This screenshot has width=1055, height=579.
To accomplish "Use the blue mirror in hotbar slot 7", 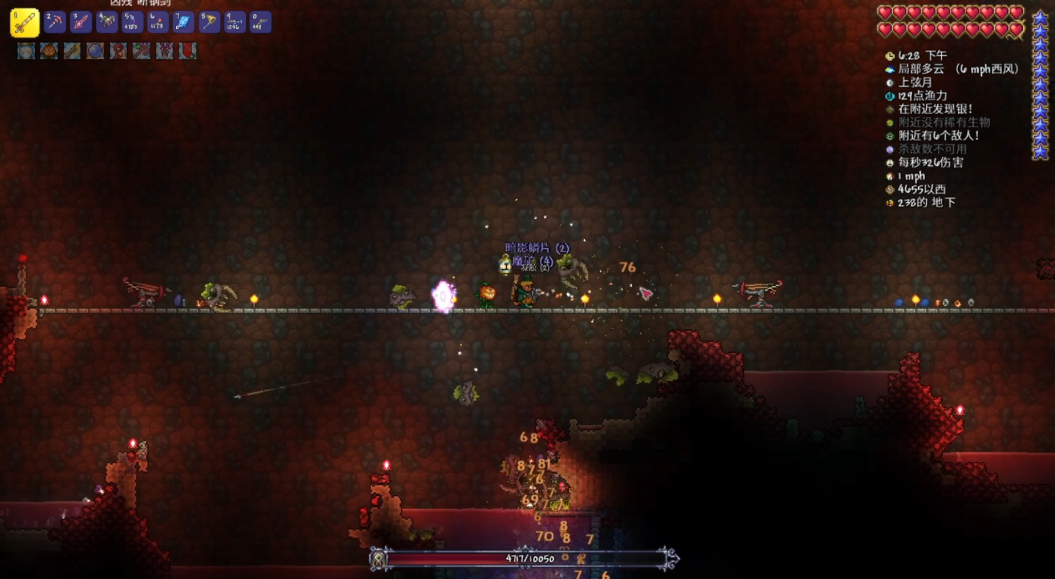I will (x=184, y=21).
